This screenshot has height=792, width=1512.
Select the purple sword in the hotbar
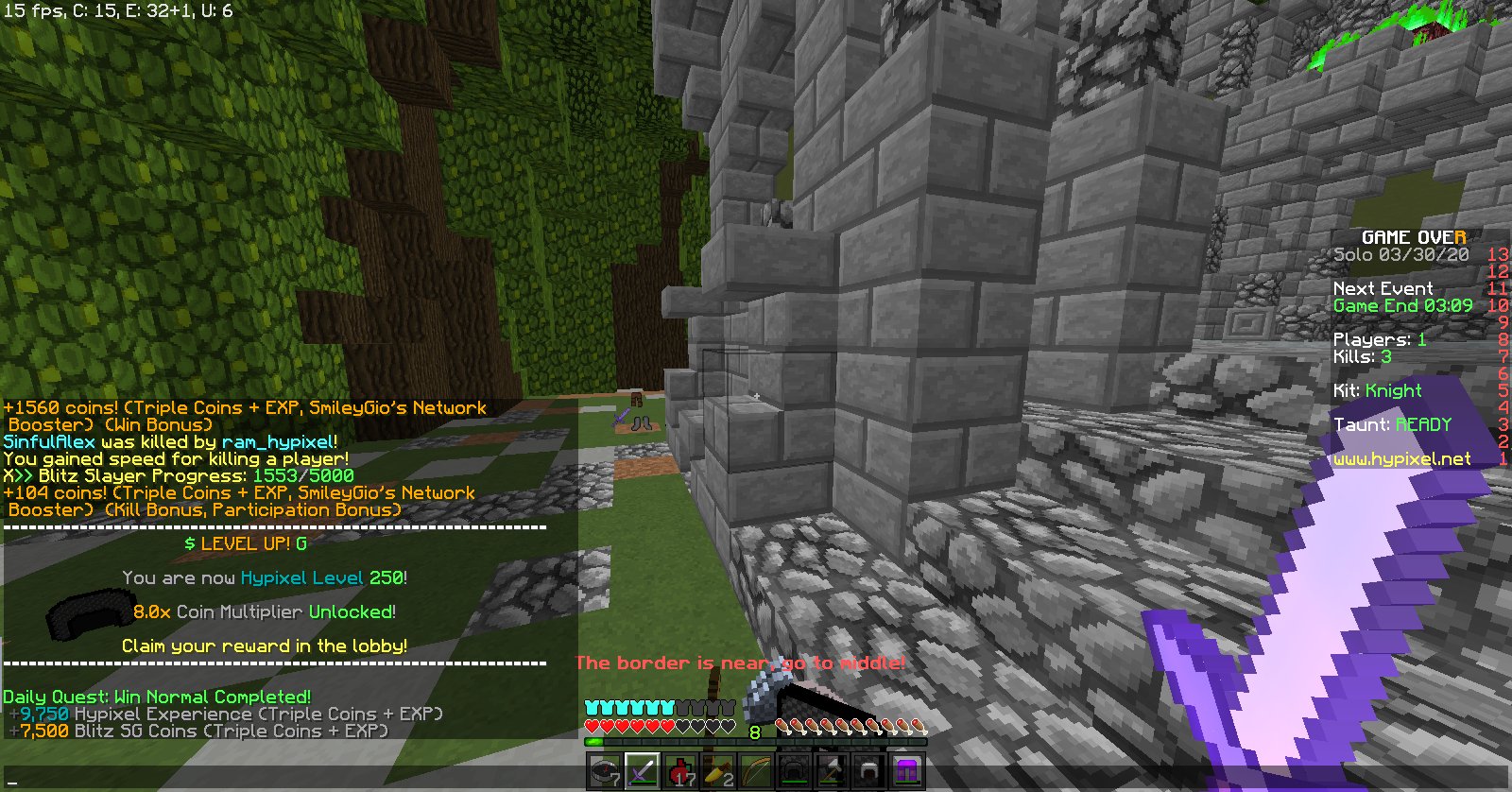(x=644, y=770)
